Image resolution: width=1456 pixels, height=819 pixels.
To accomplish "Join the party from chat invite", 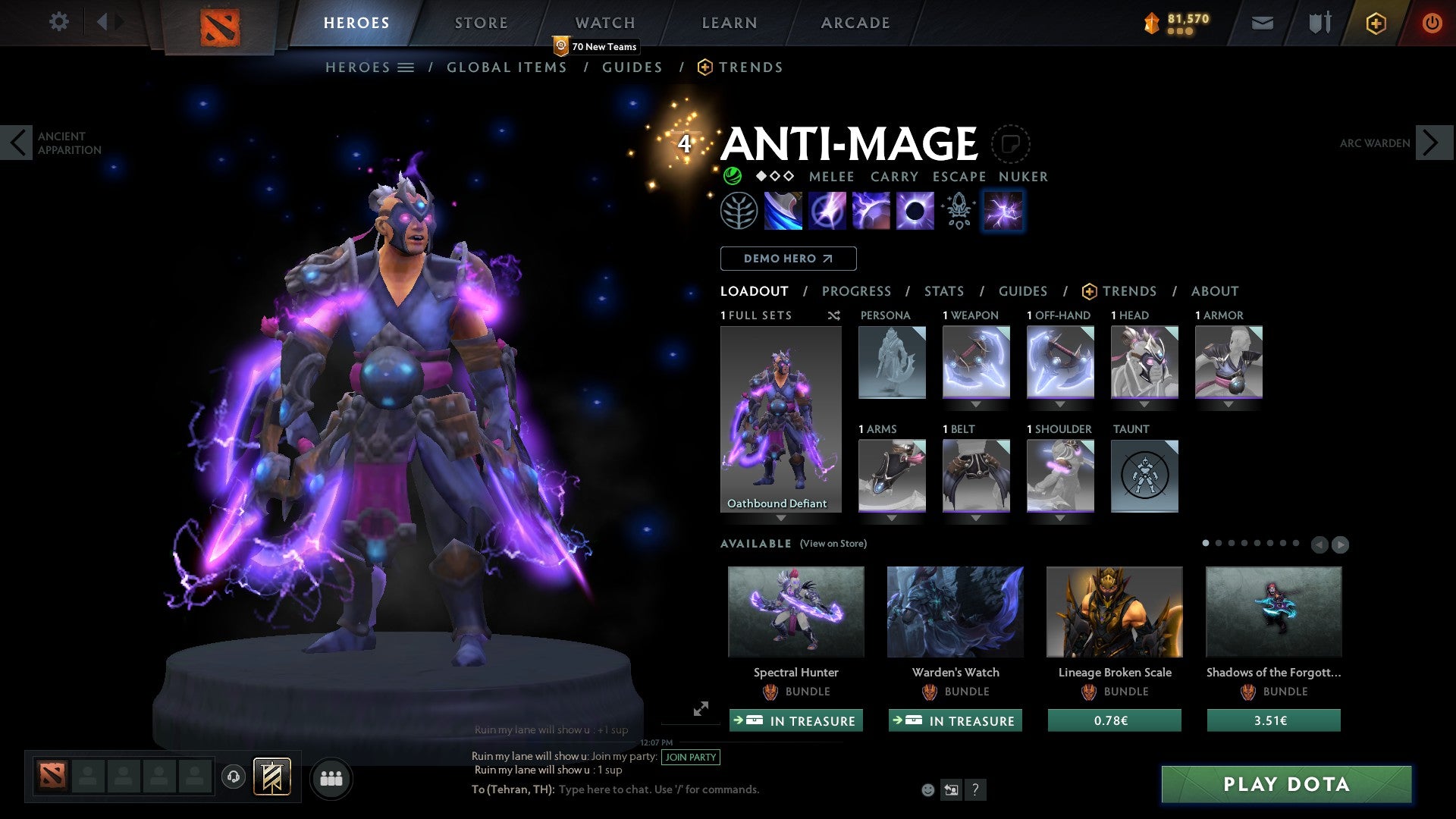I will pos(690,757).
